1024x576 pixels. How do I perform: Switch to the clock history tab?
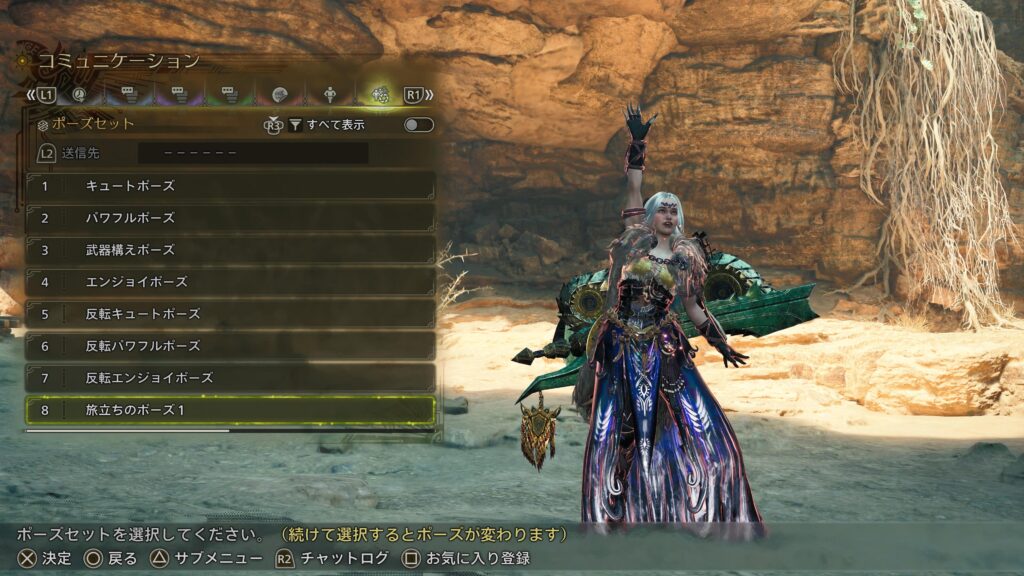pyautogui.click(x=78, y=95)
